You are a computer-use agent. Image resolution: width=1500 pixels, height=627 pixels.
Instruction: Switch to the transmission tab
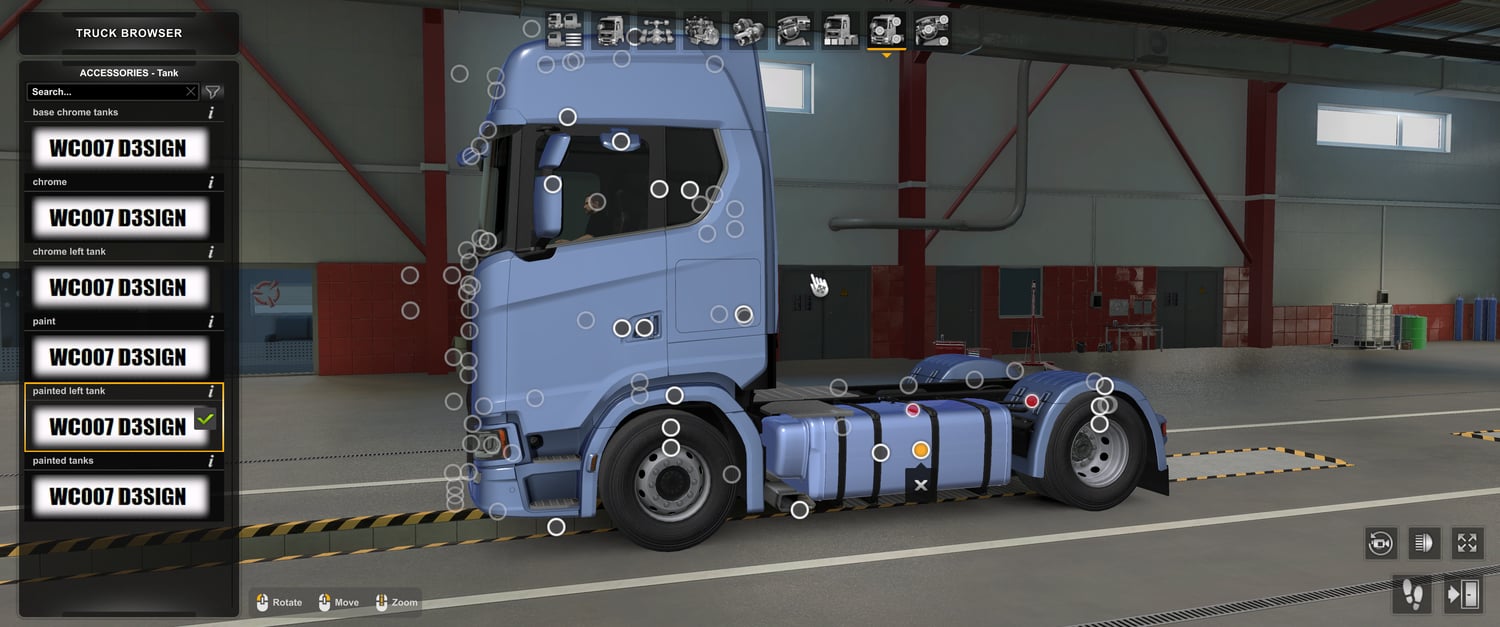(748, 31)
